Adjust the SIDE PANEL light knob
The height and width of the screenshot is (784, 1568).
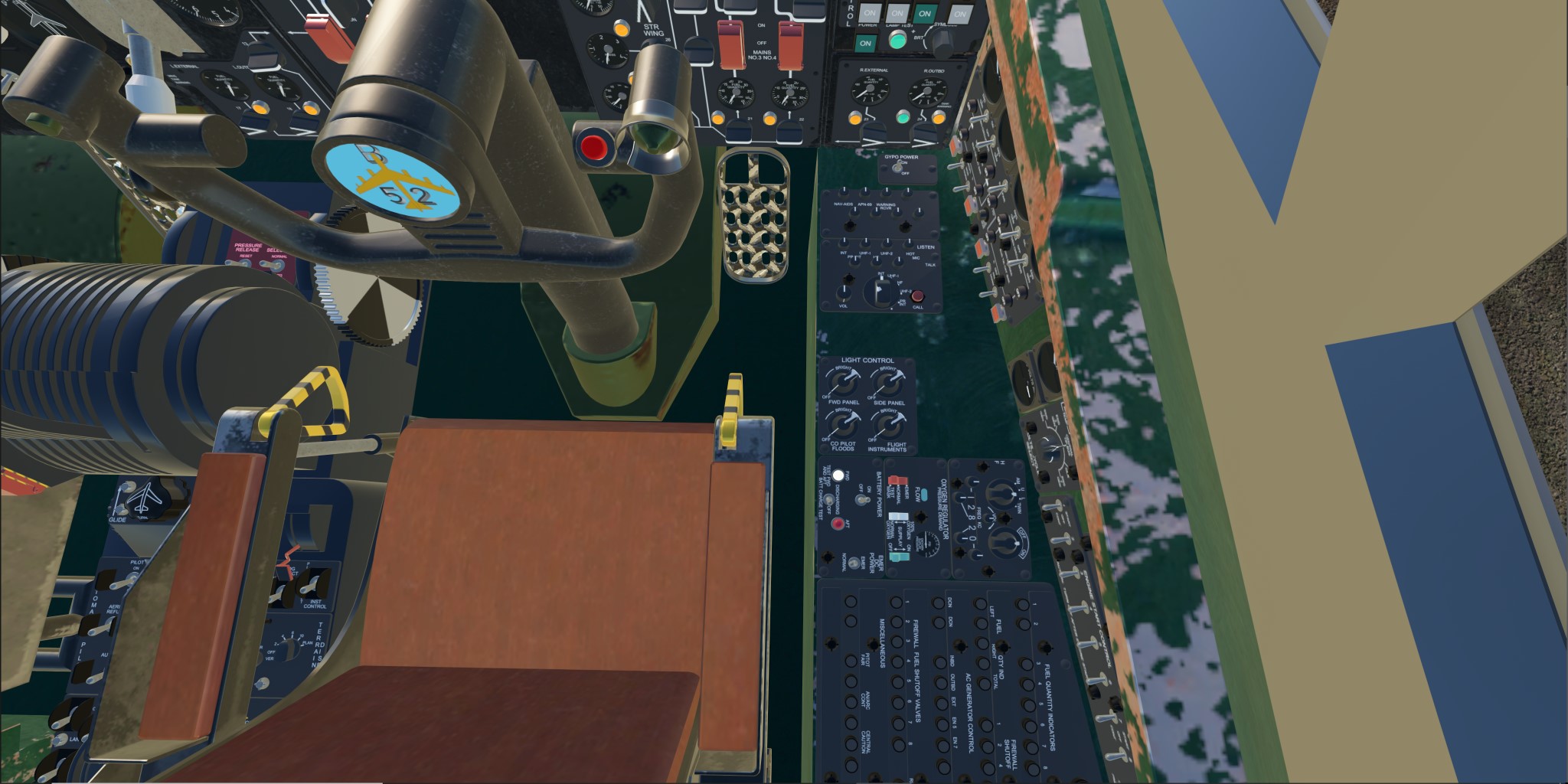888,381
